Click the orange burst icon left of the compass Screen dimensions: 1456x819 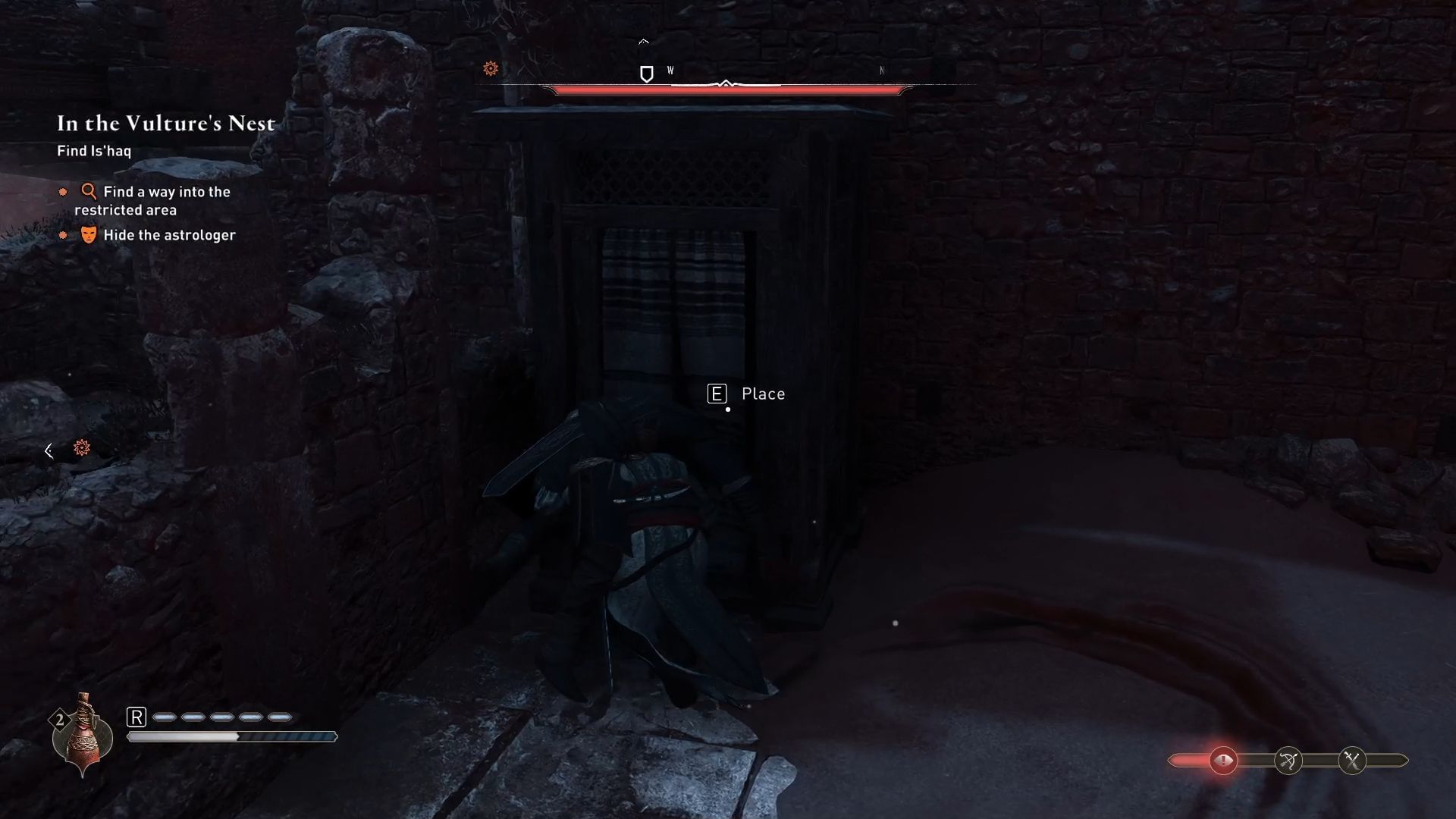point(491,69)
